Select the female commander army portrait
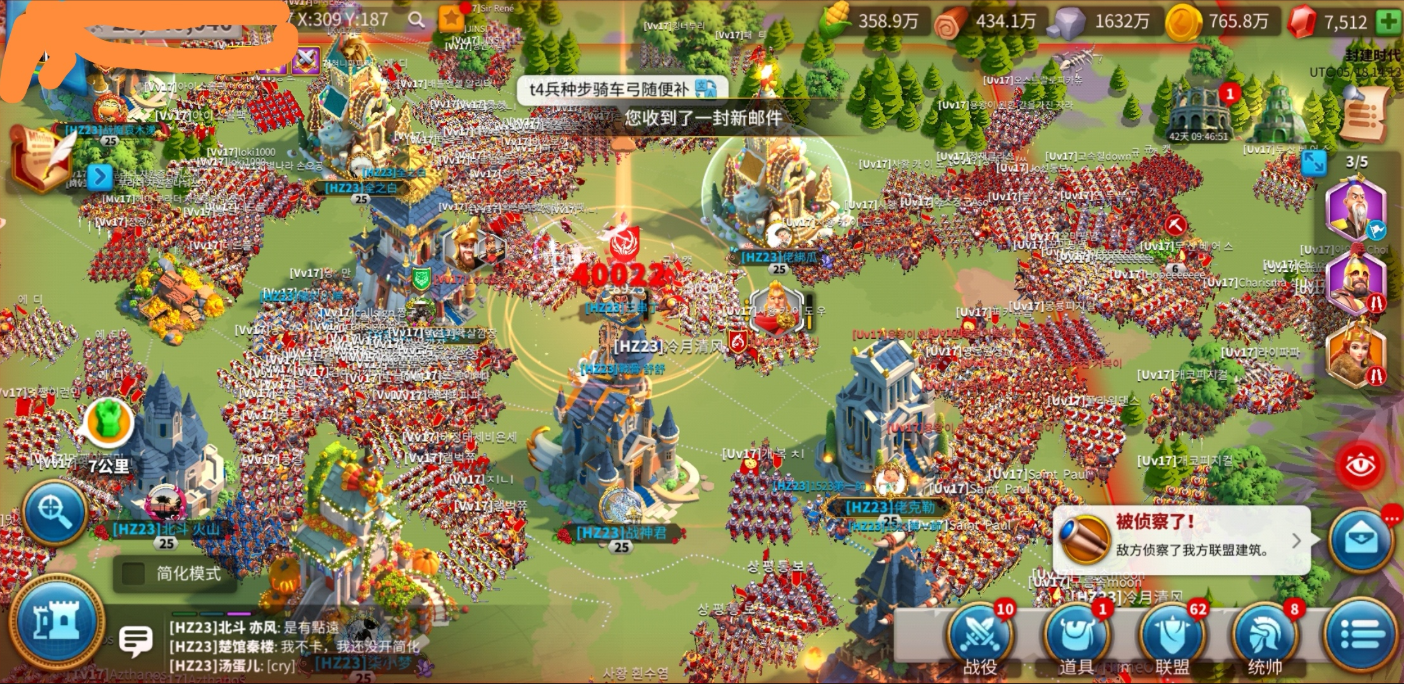 point(1355,355)
